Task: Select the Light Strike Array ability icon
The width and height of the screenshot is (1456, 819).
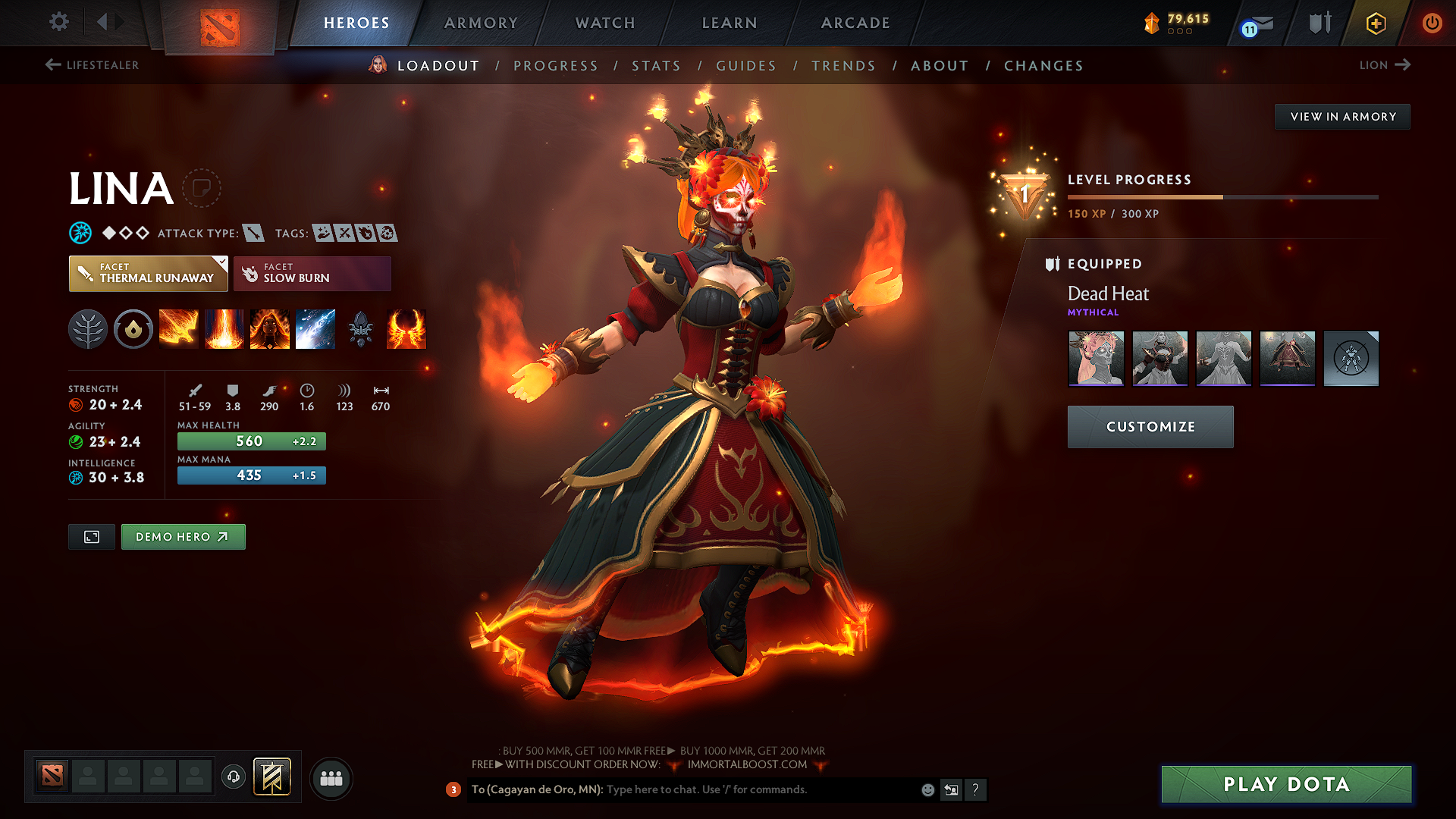Action: 224,329
